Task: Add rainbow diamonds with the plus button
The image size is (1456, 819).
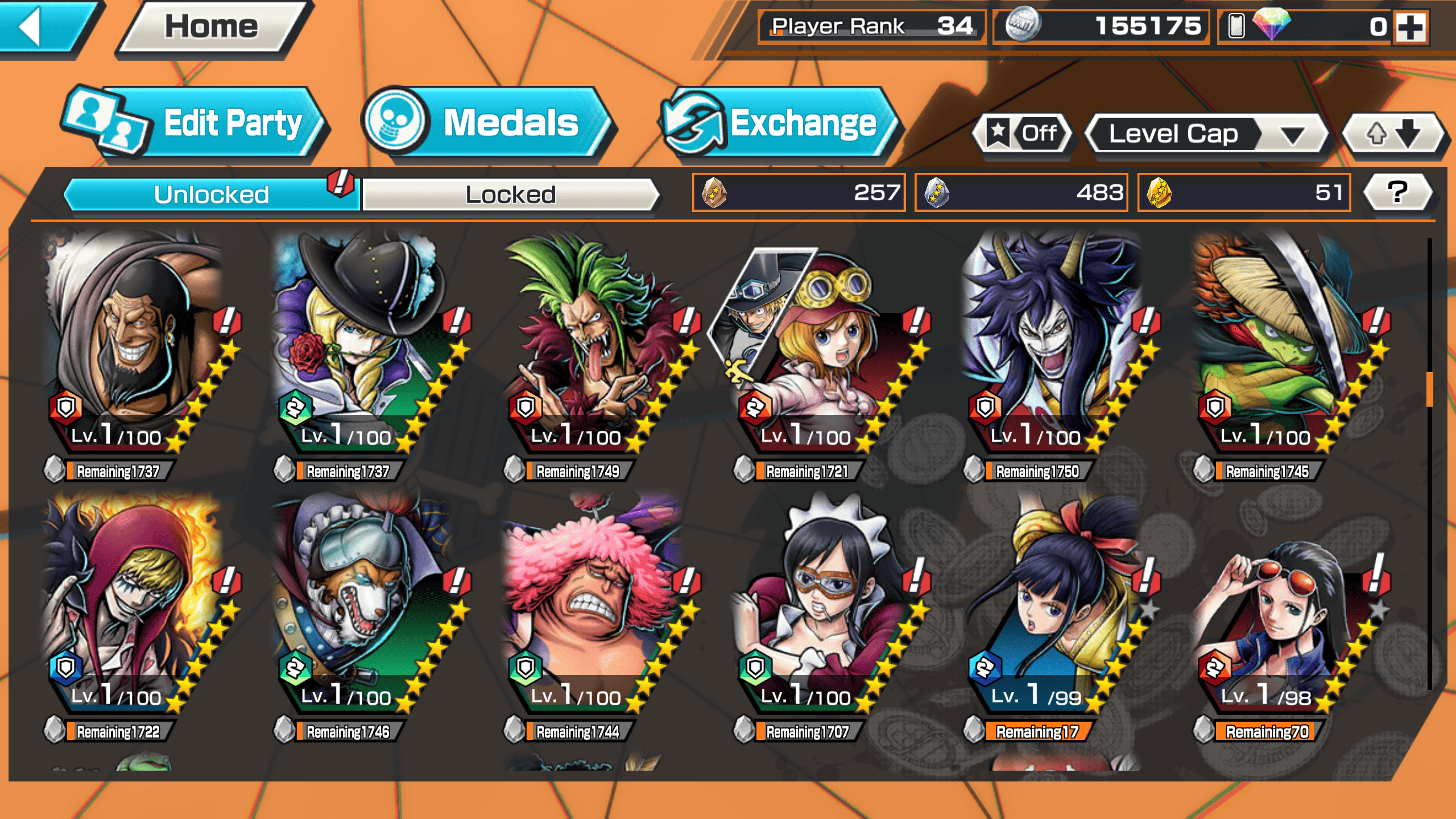Action: tap(1410, 27)
